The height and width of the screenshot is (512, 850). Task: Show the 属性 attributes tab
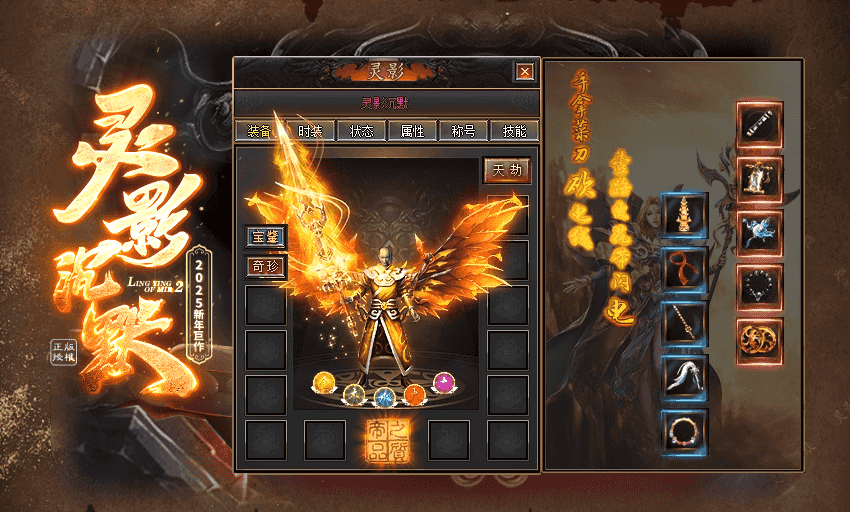coord(412,131)
